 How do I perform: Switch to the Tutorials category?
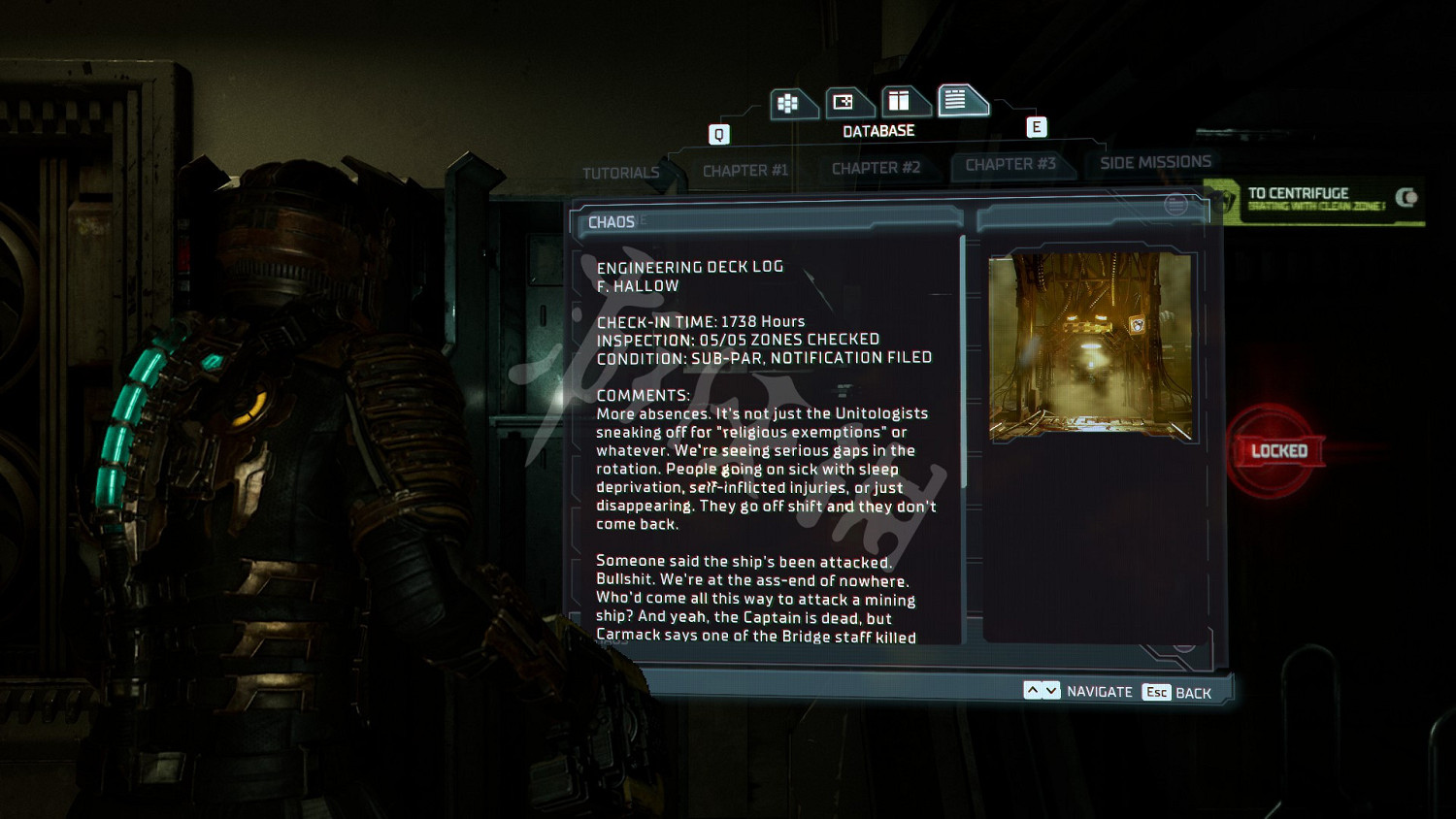coord(620,173)
